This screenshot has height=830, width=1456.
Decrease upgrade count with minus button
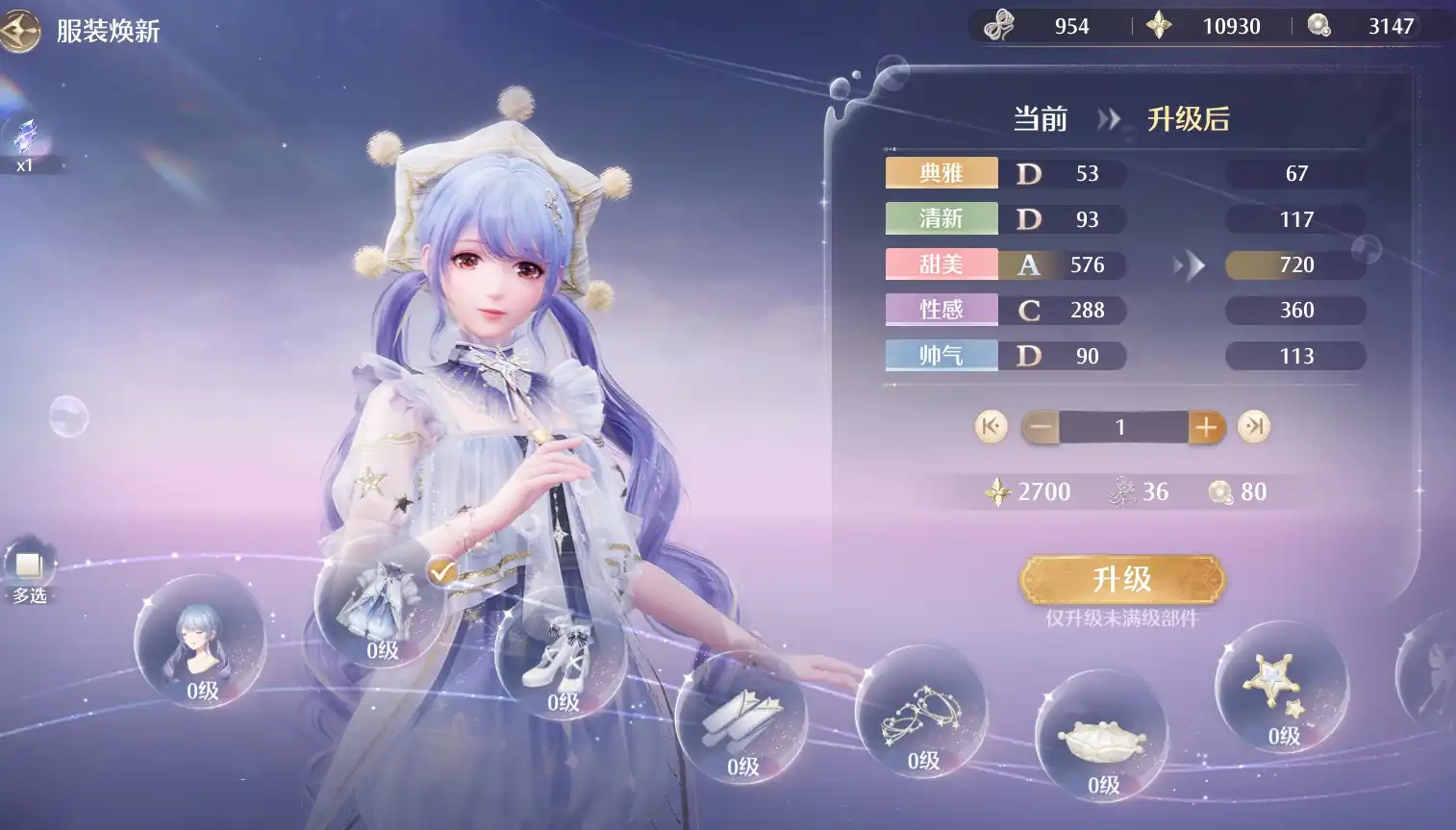tap(1040, 426)
